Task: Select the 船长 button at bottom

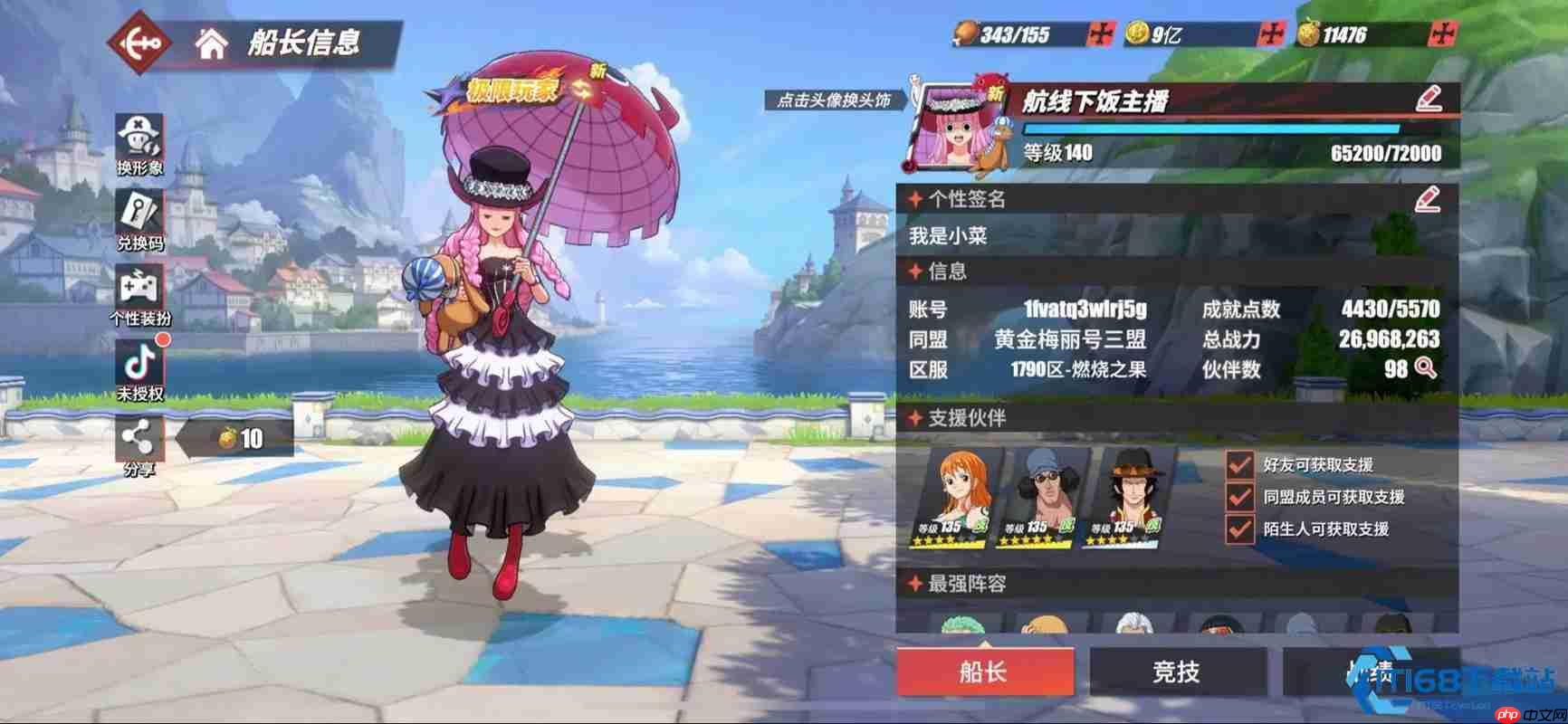Action: 986,672
